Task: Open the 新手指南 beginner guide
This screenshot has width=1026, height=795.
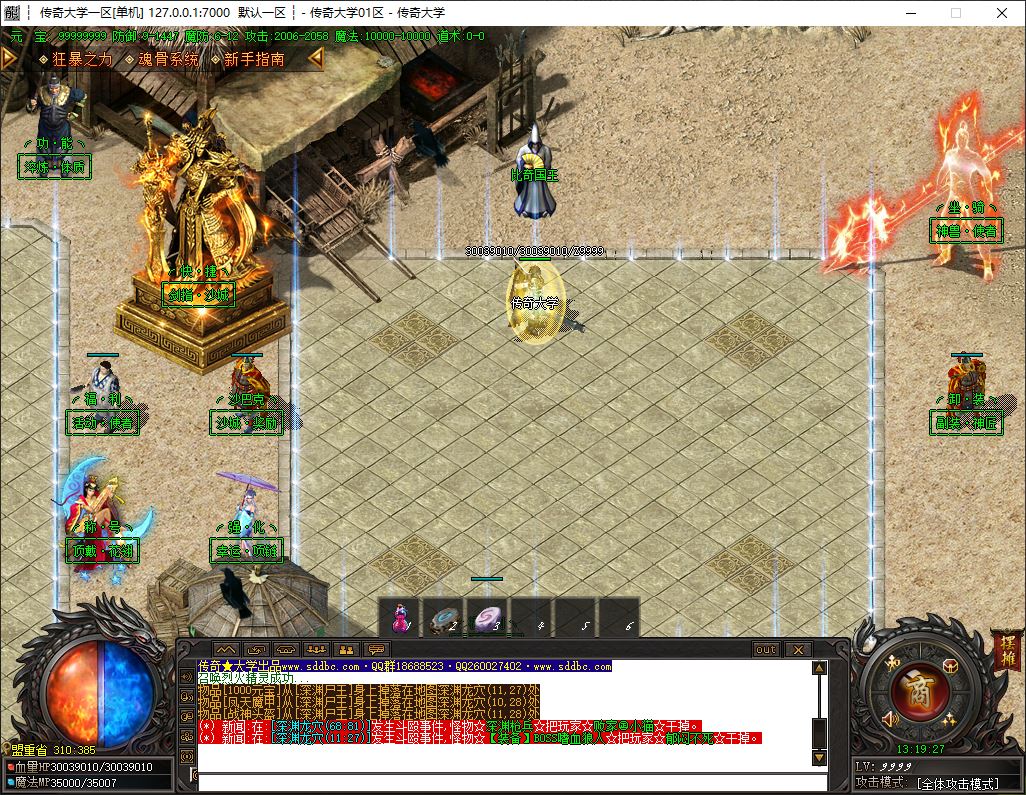Action: pos(254,59)
